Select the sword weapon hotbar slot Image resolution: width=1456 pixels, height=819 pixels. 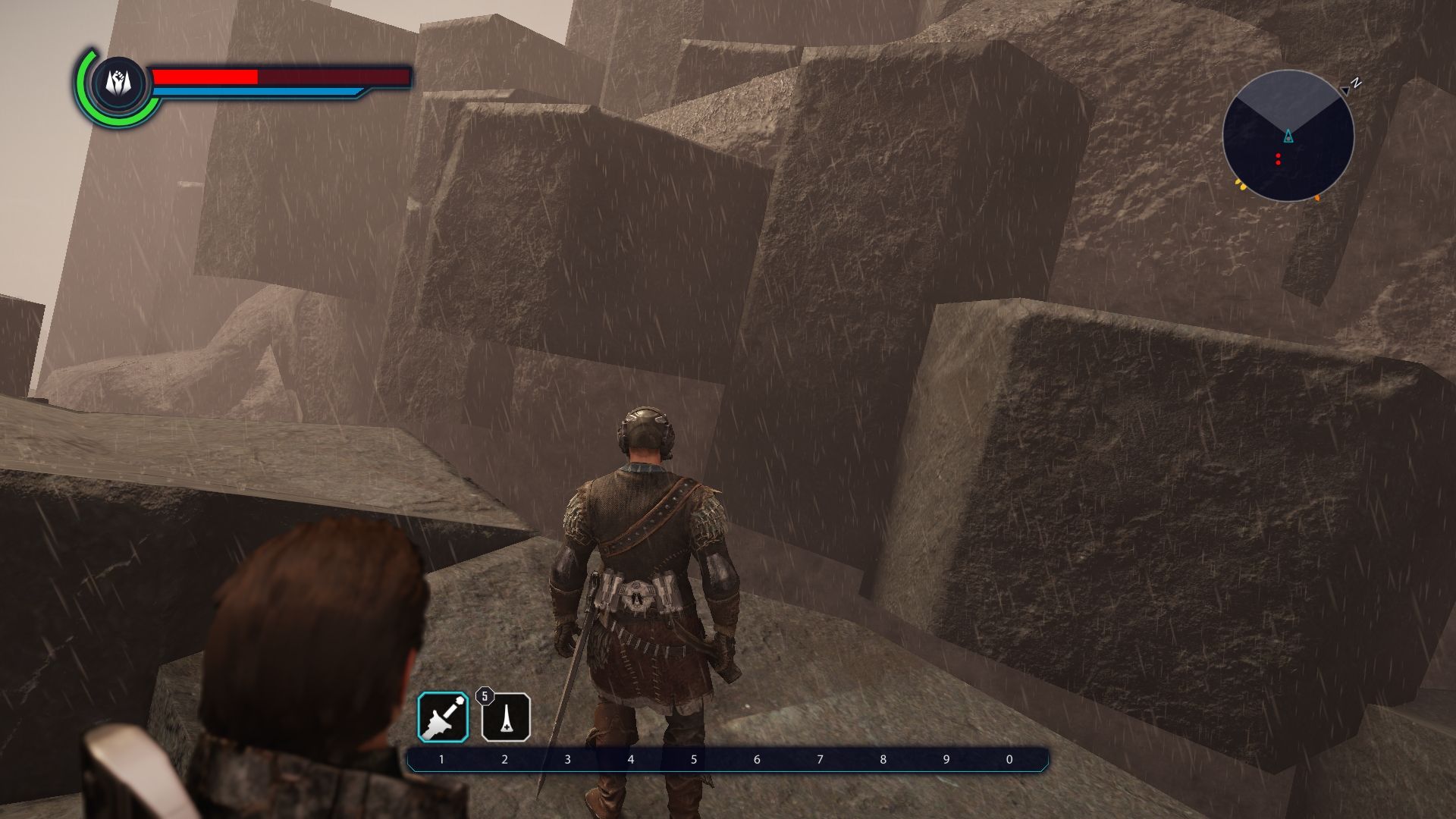pos(443,717)
